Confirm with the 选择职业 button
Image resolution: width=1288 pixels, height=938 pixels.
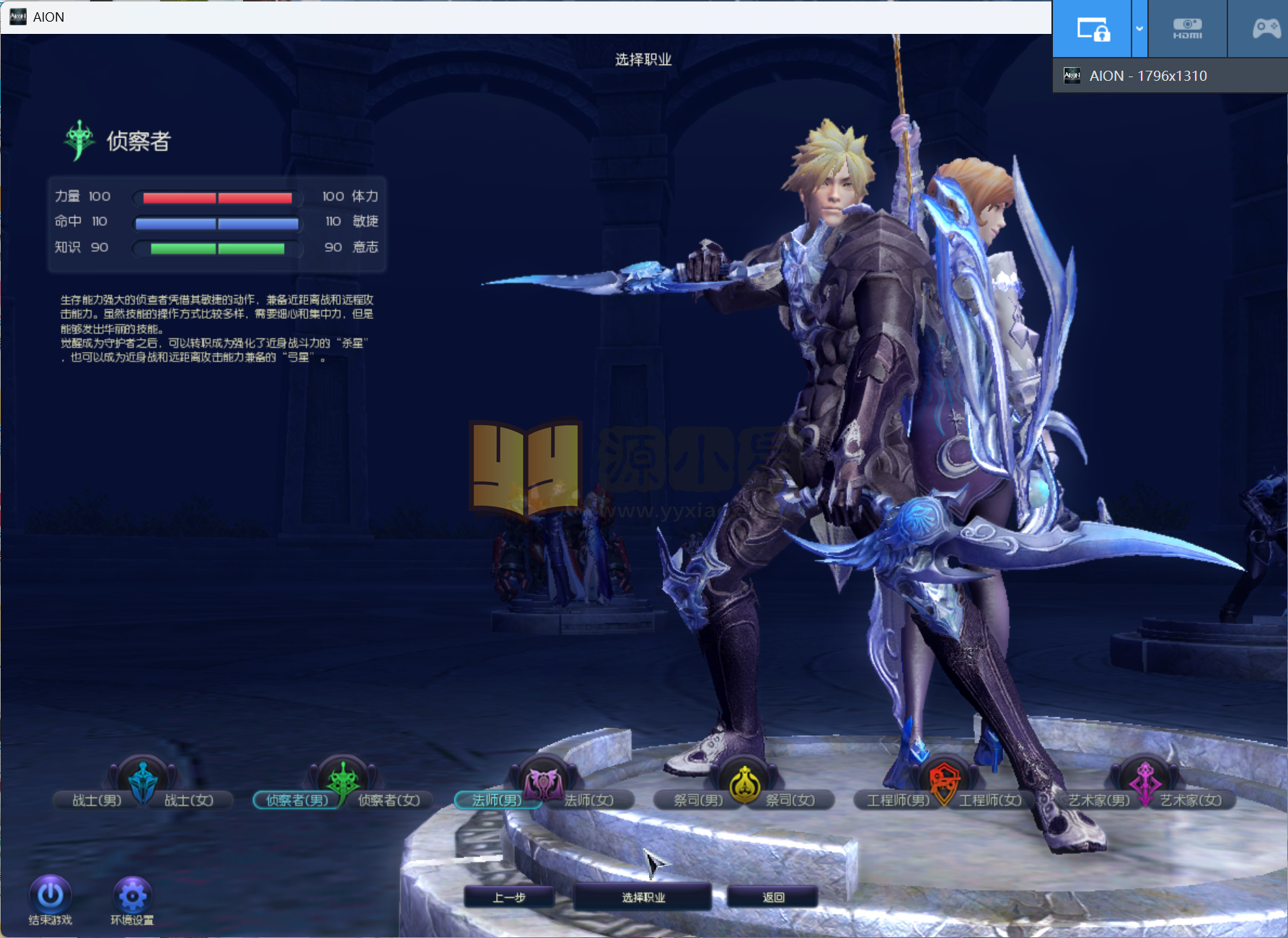(x=643, y=898)
